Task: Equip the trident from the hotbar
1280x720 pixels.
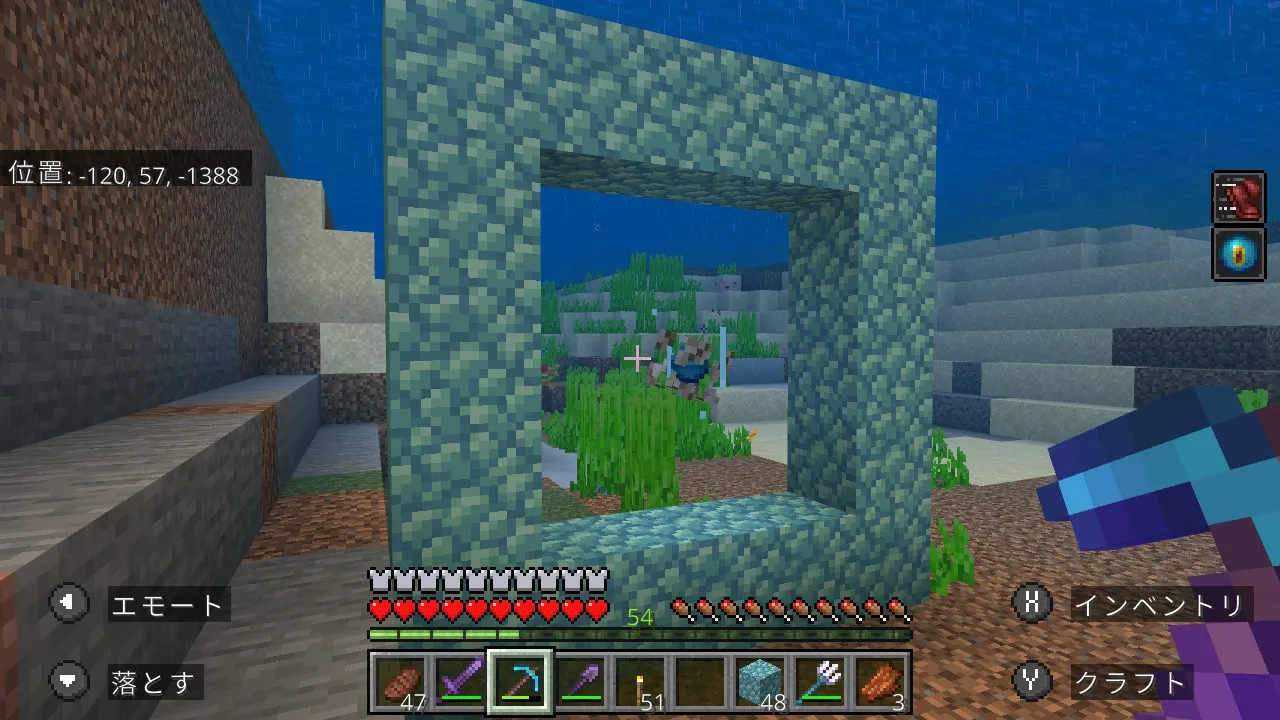Action: pyautogui.click(x=818, y=683)
